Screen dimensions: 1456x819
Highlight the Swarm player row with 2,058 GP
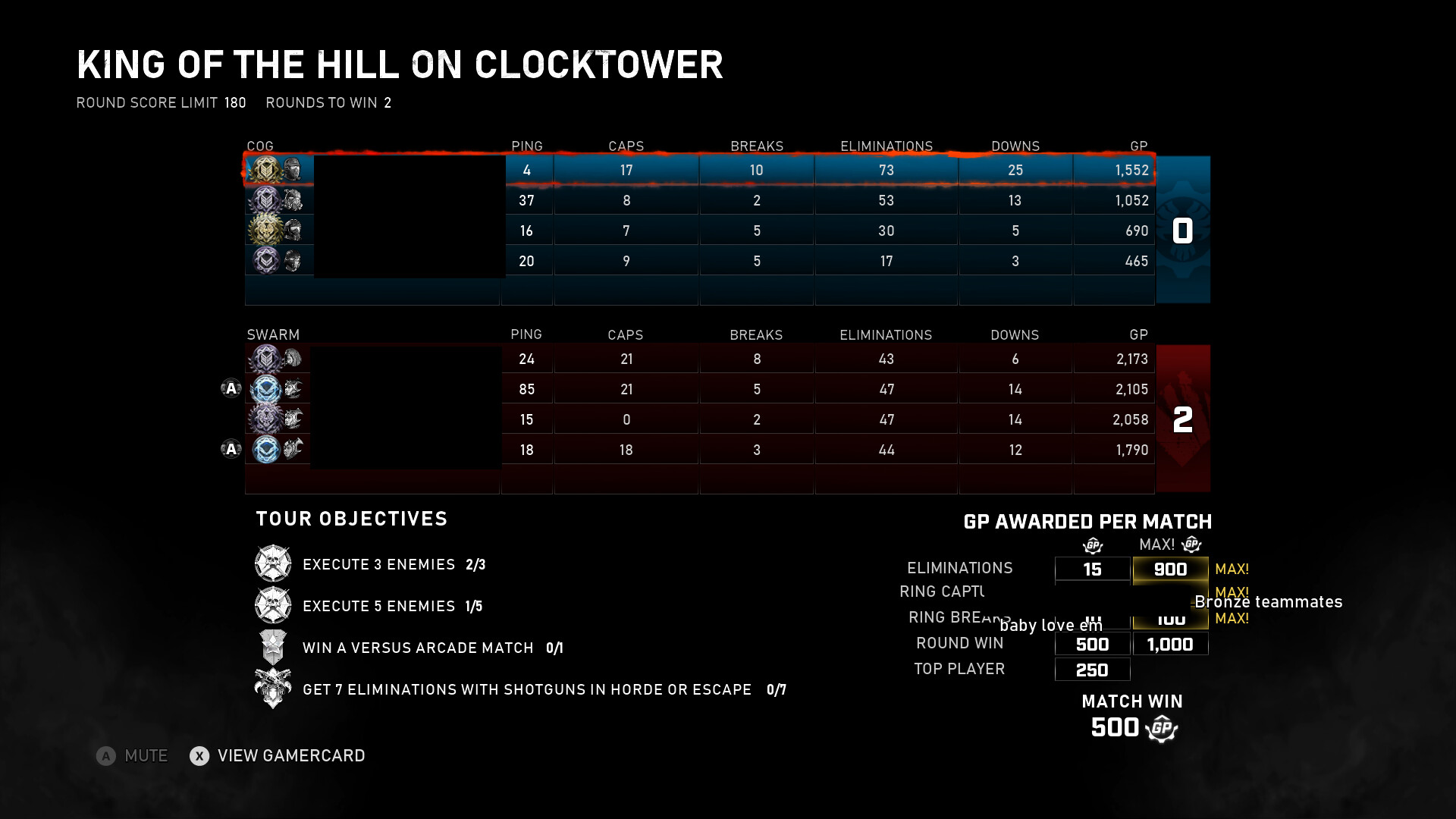click(x=698, y=419)
